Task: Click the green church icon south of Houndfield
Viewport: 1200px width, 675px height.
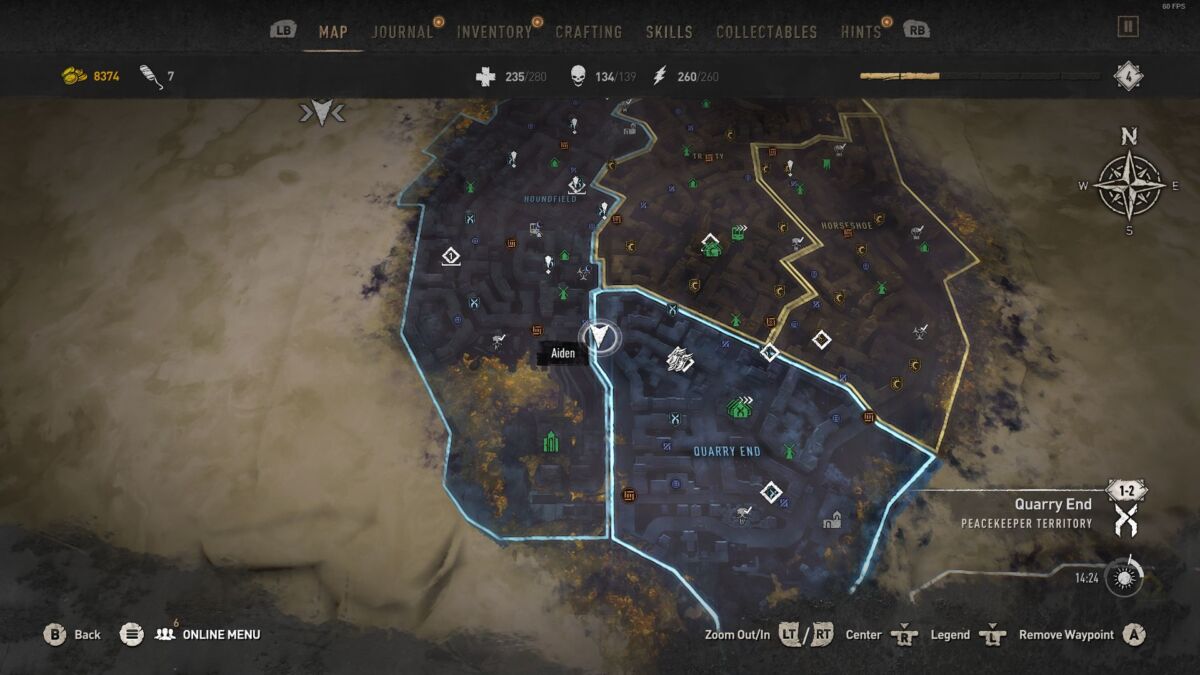Action: coord(550,441)
